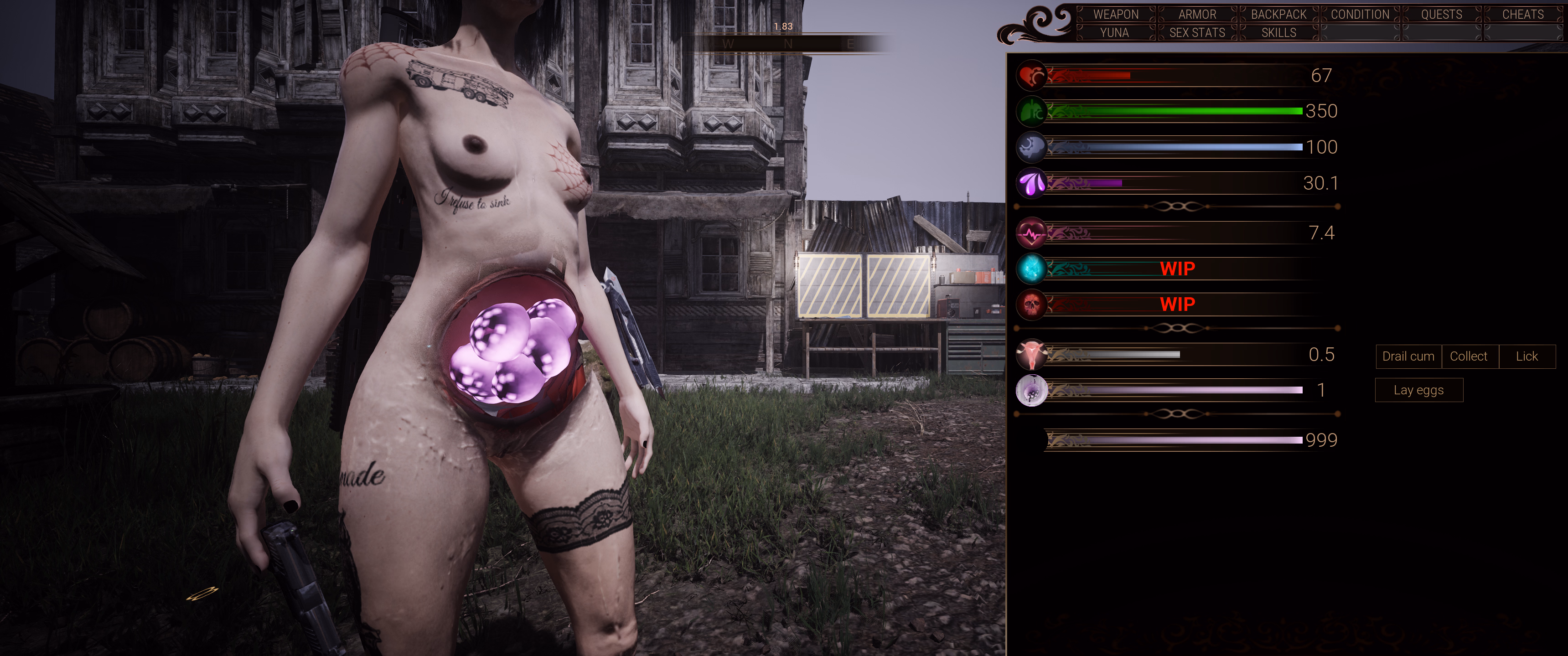This screenshot has height=656, width=1568.
Task: Click the Drail cum button
Action: pos(1408,356)
